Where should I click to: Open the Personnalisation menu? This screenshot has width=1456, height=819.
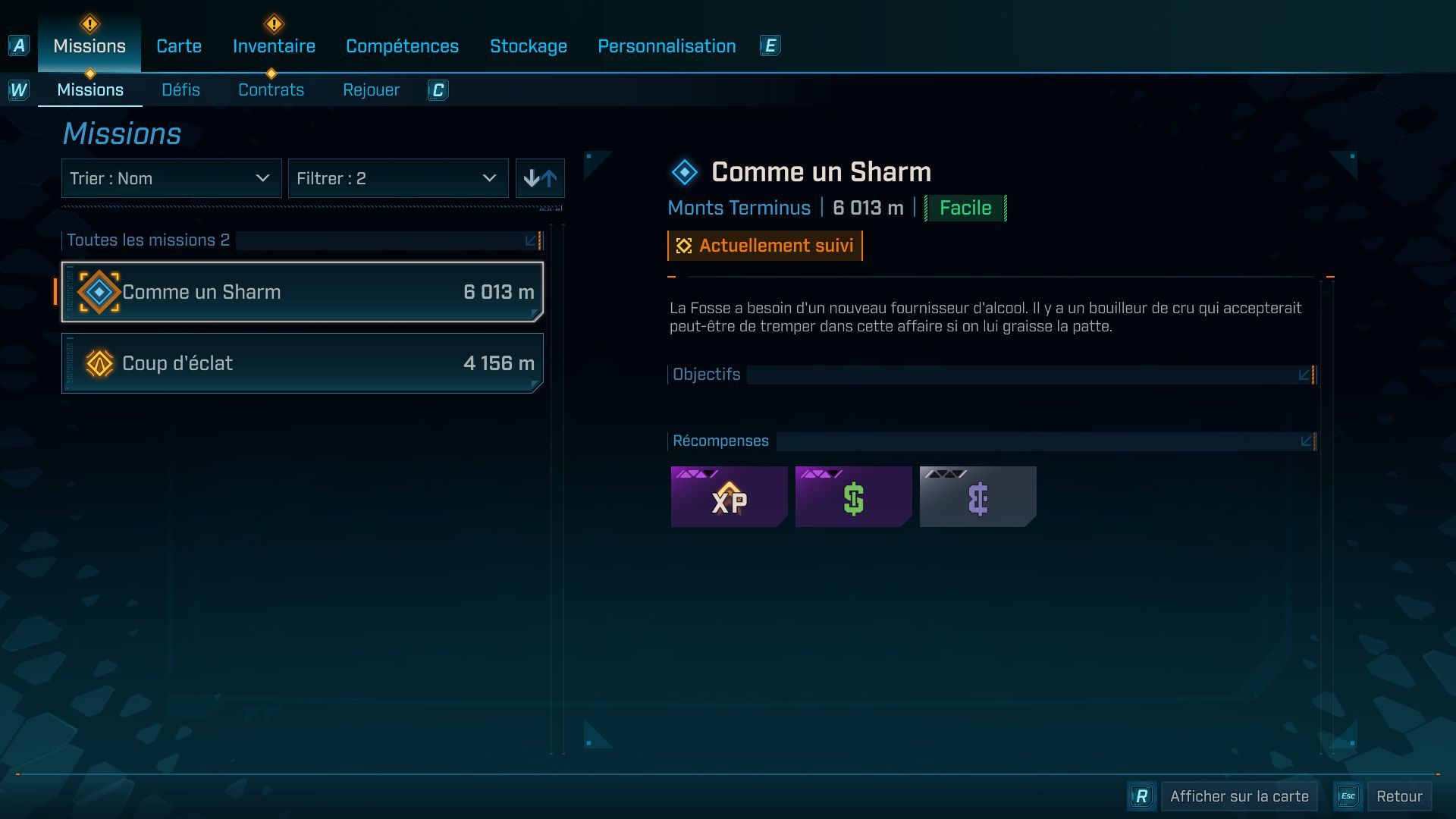coord(667,45)
